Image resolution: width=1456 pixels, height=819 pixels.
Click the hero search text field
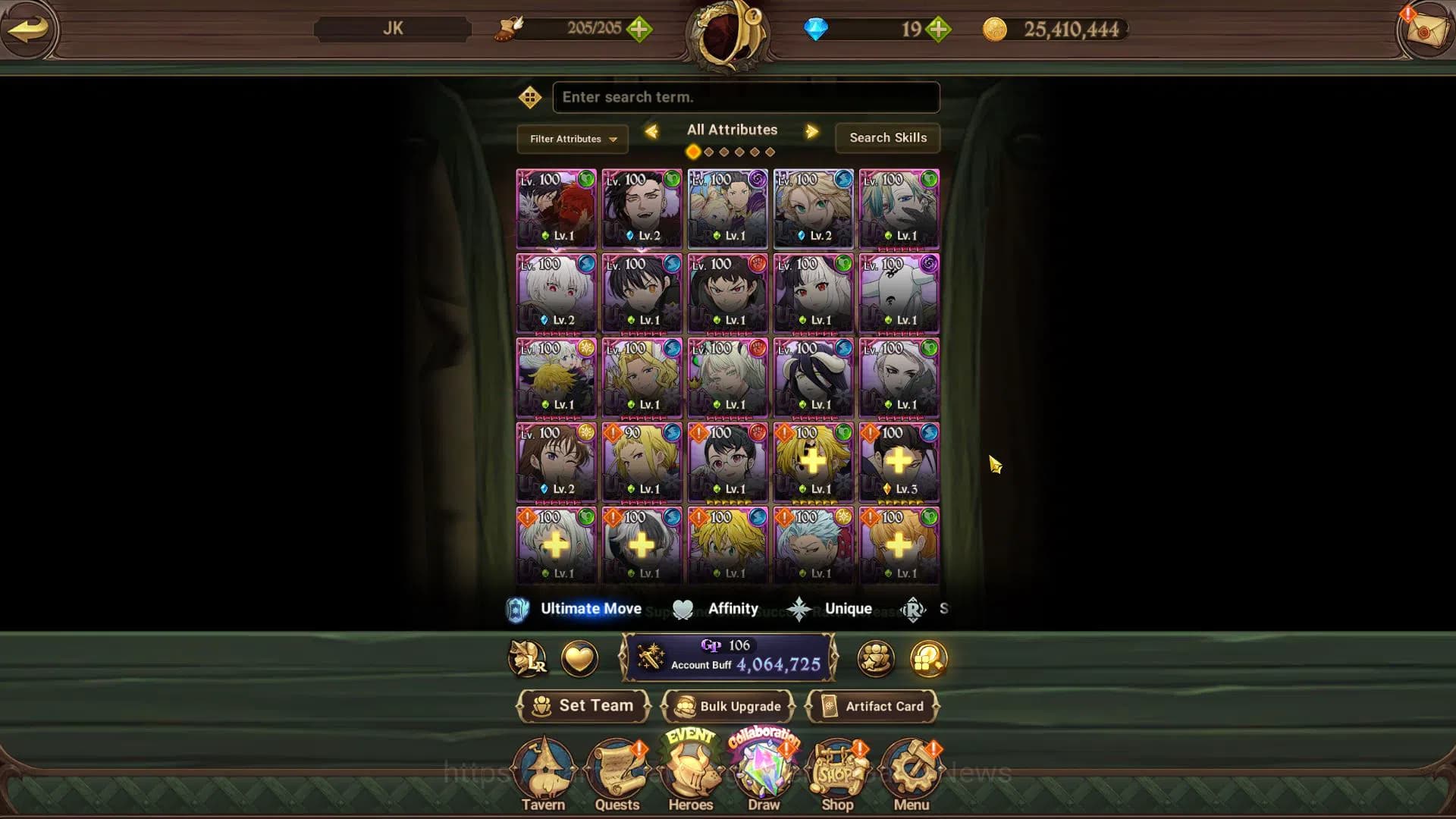click(745, 97)
